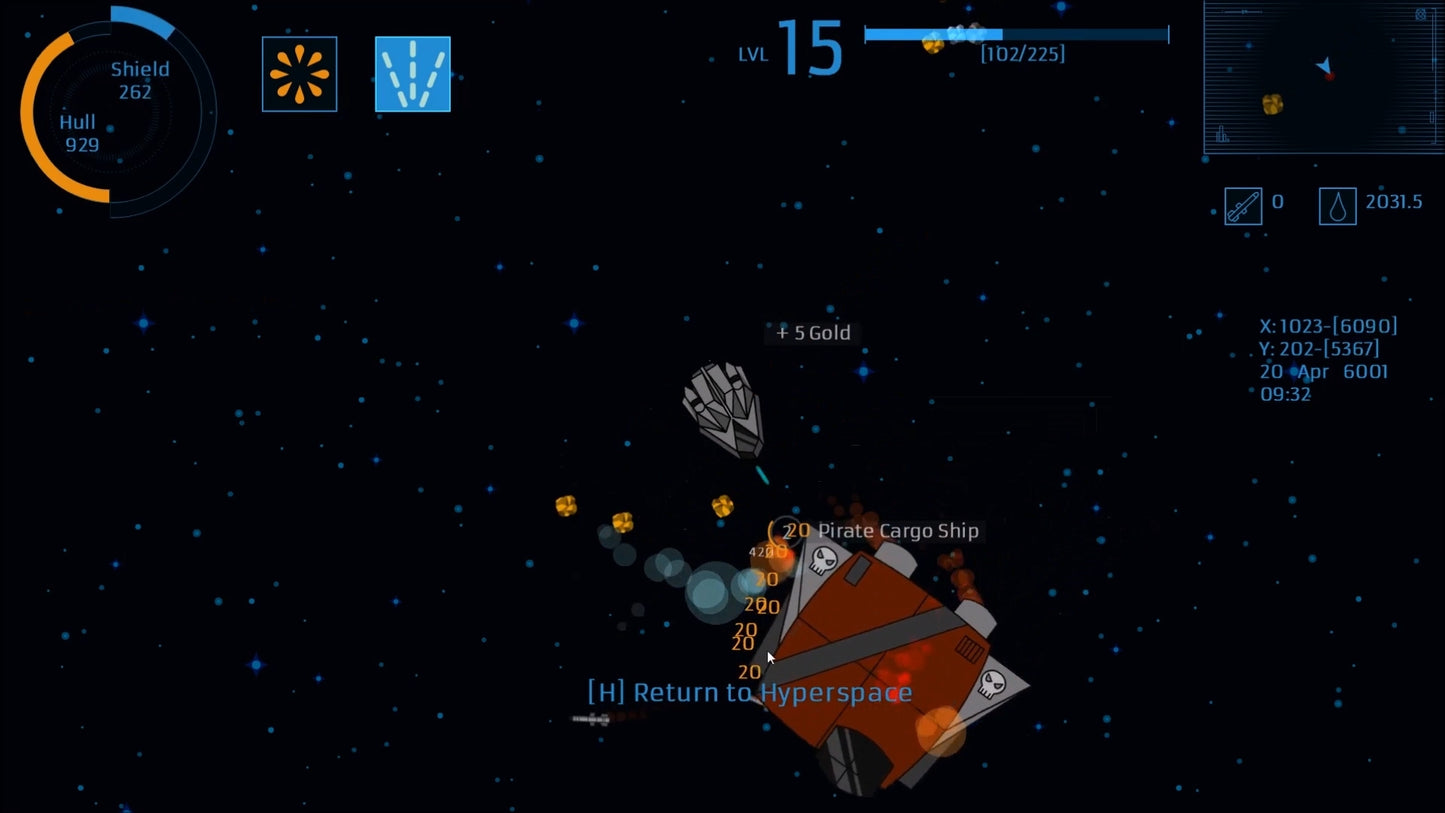The width and height of the screenshot is (1445, 813).
Task: Select the player arrow on the minimap
Action: click(x=1324, y=66)
